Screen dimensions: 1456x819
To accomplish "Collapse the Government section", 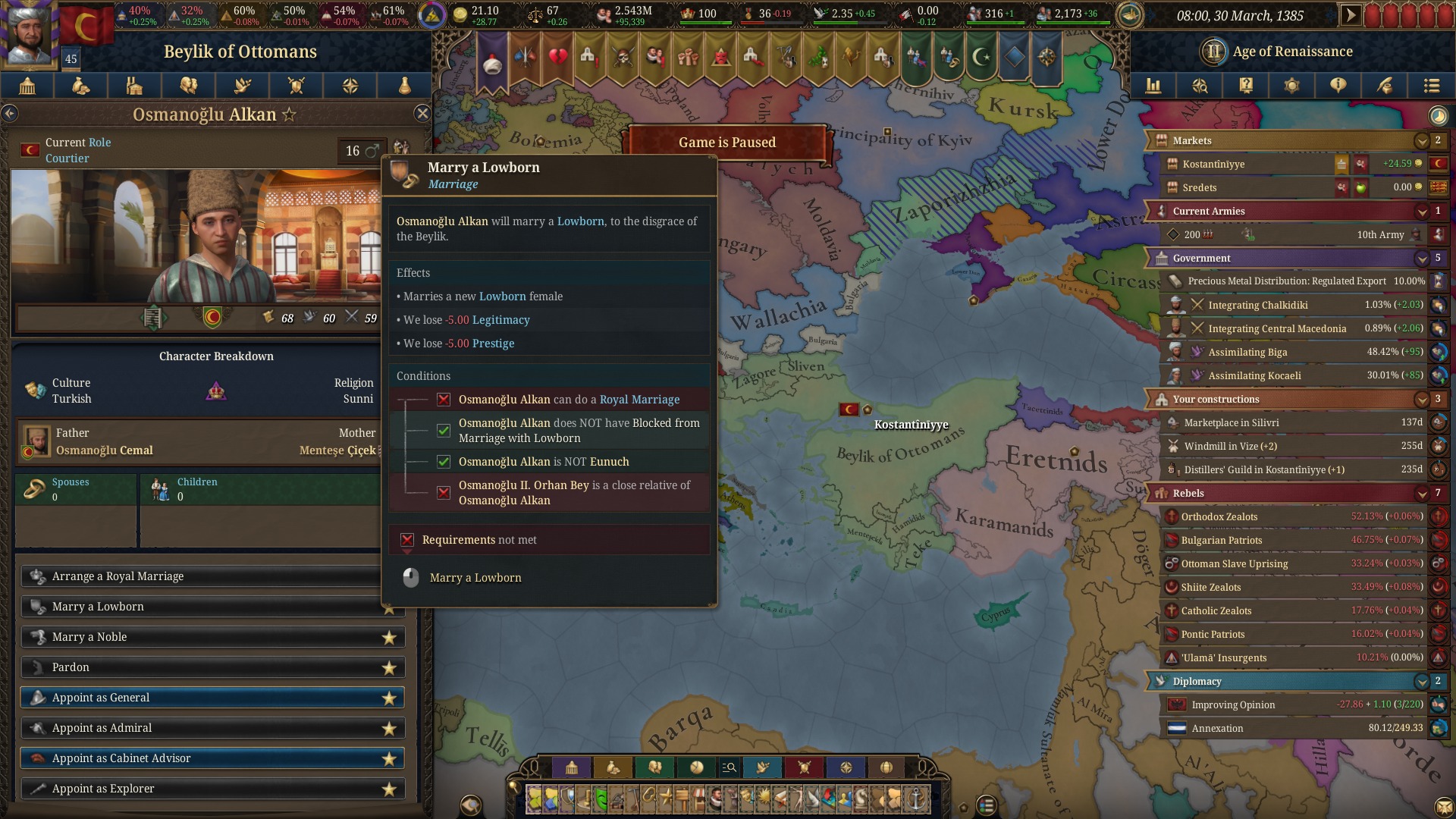I will click(x=1421, y=258).
